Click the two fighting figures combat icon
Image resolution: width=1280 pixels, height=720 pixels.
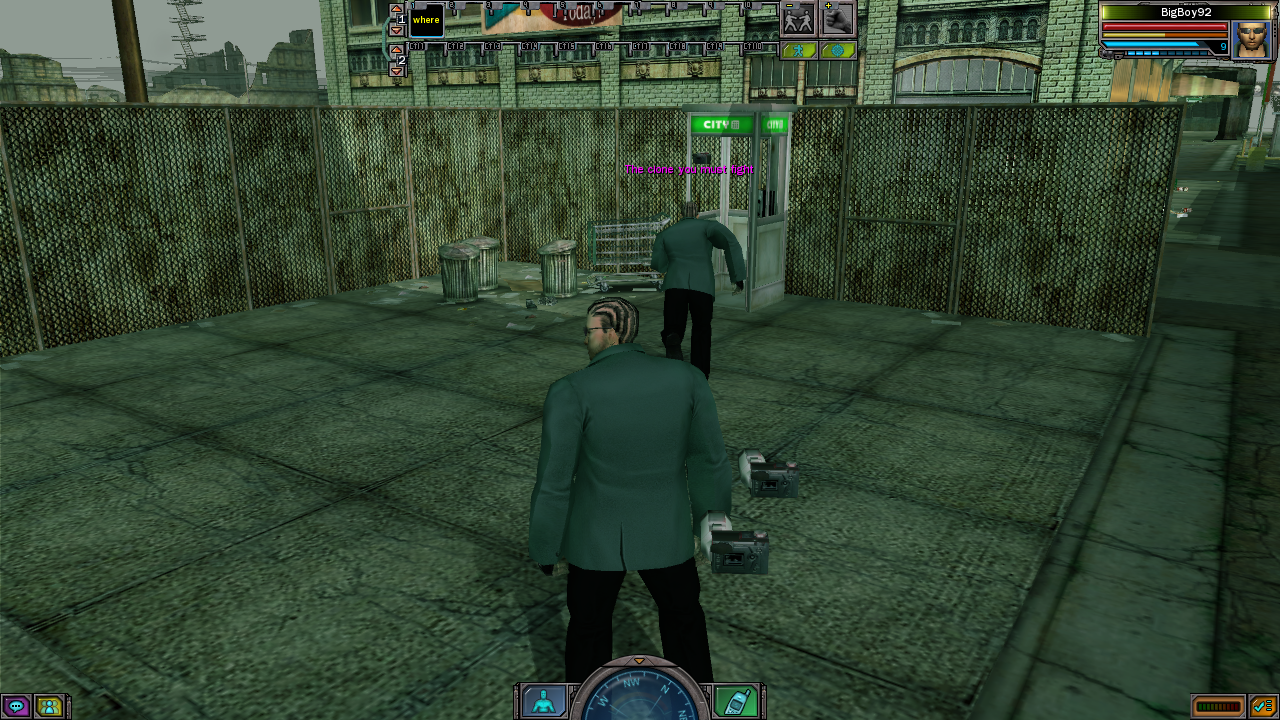point(798,18)
